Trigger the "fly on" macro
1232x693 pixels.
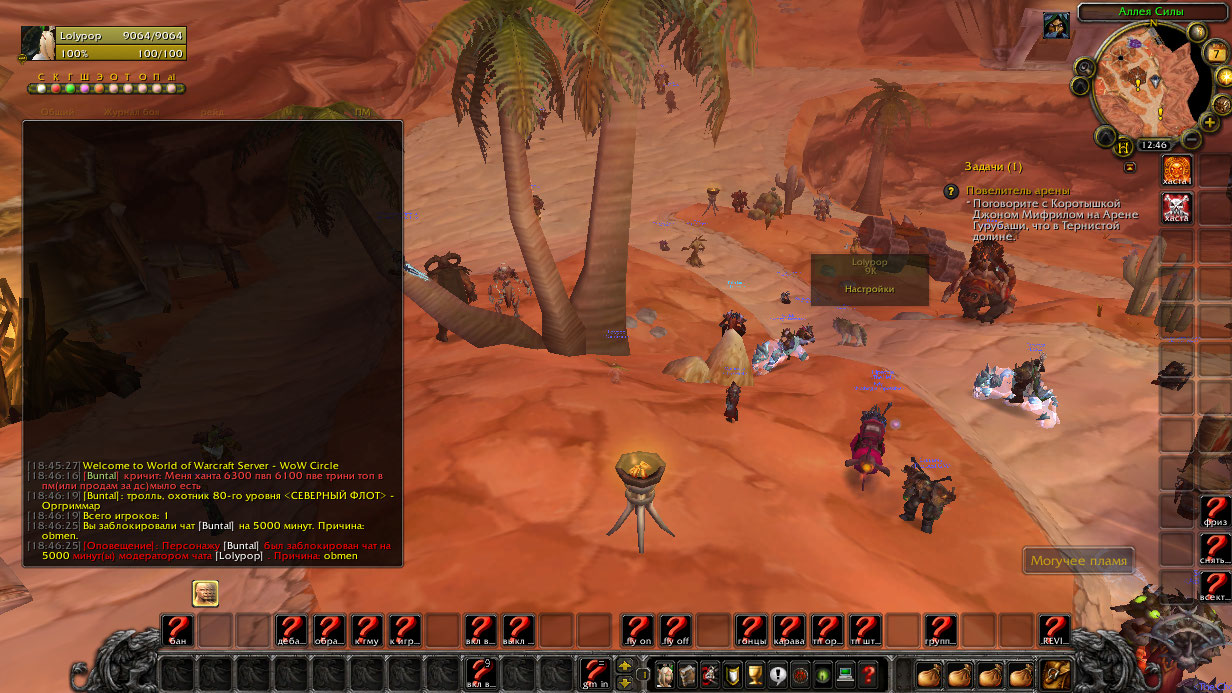click(637, 630)
